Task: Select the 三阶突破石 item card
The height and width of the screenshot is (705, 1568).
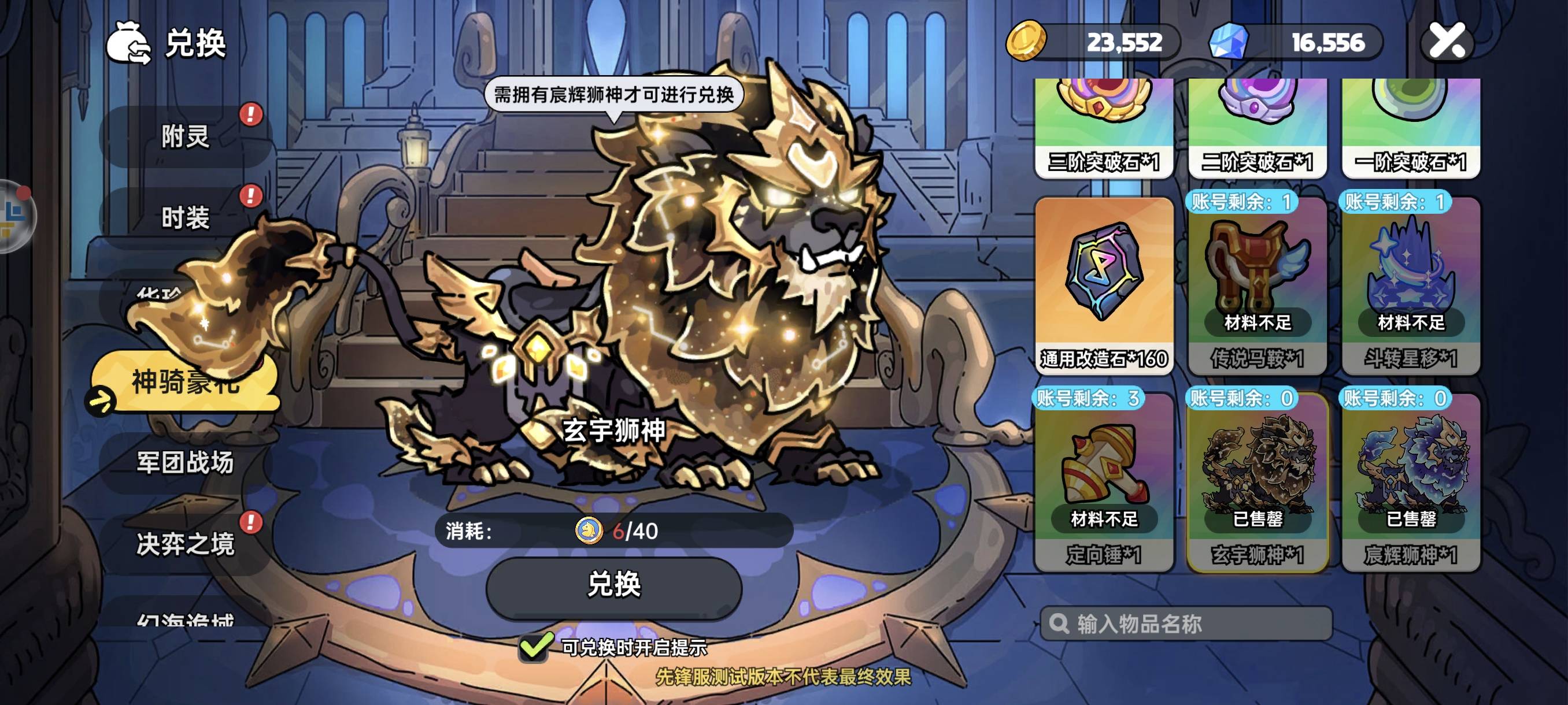Action: coord(1104,128)
